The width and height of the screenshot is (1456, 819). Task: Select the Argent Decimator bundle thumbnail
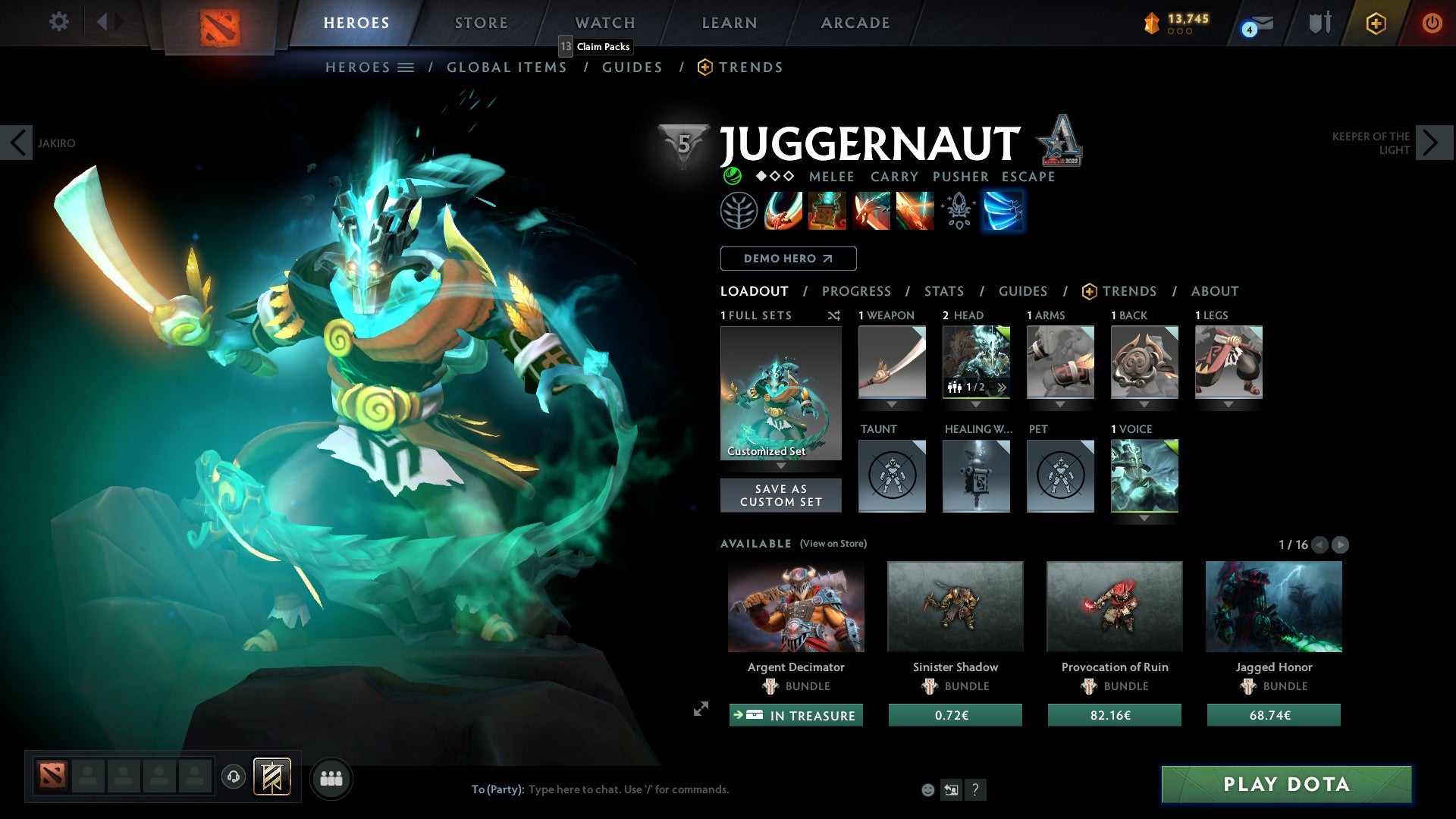point(795,607)
